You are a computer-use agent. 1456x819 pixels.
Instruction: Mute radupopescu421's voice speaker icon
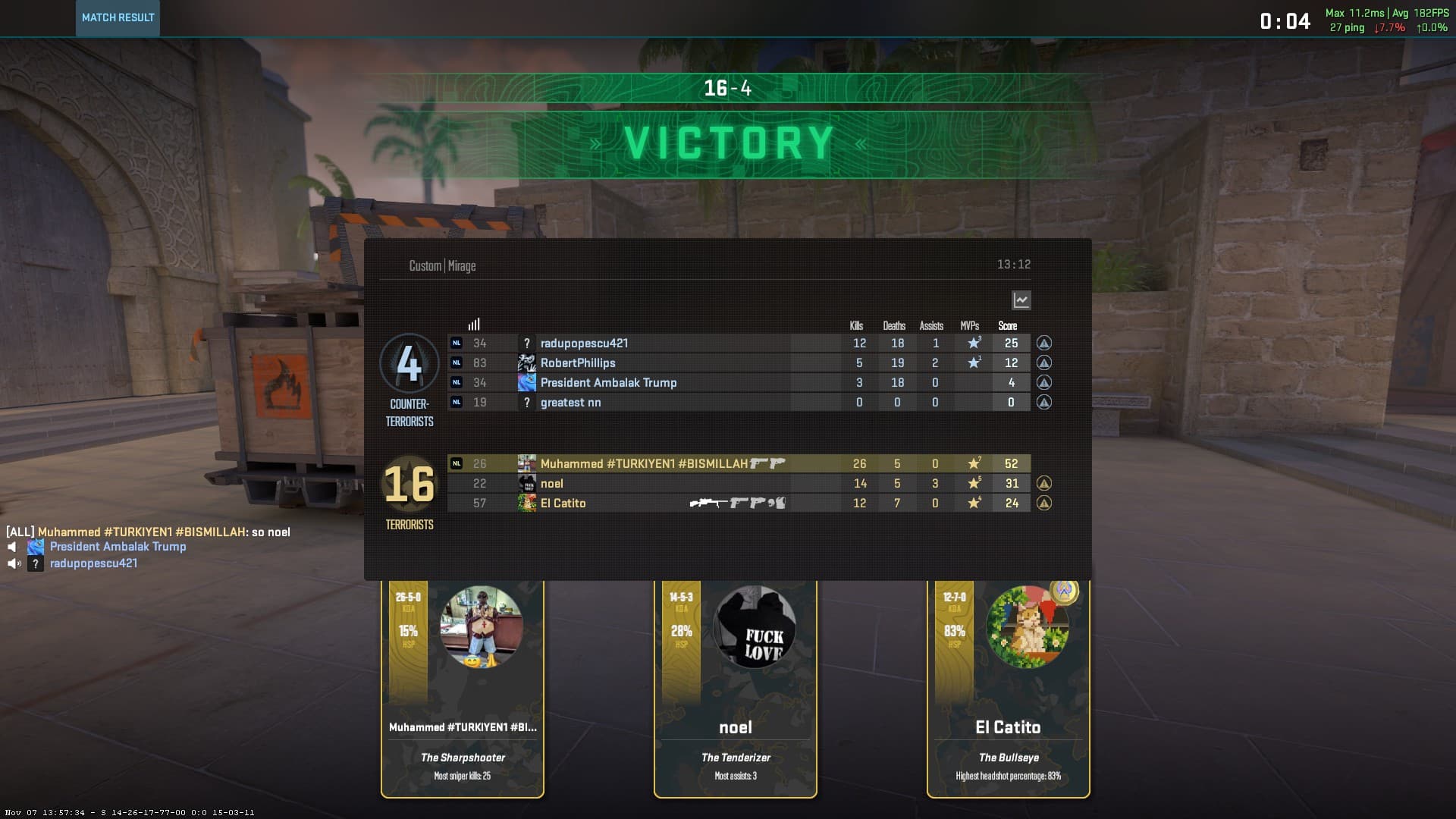click(x=14, y=563)
